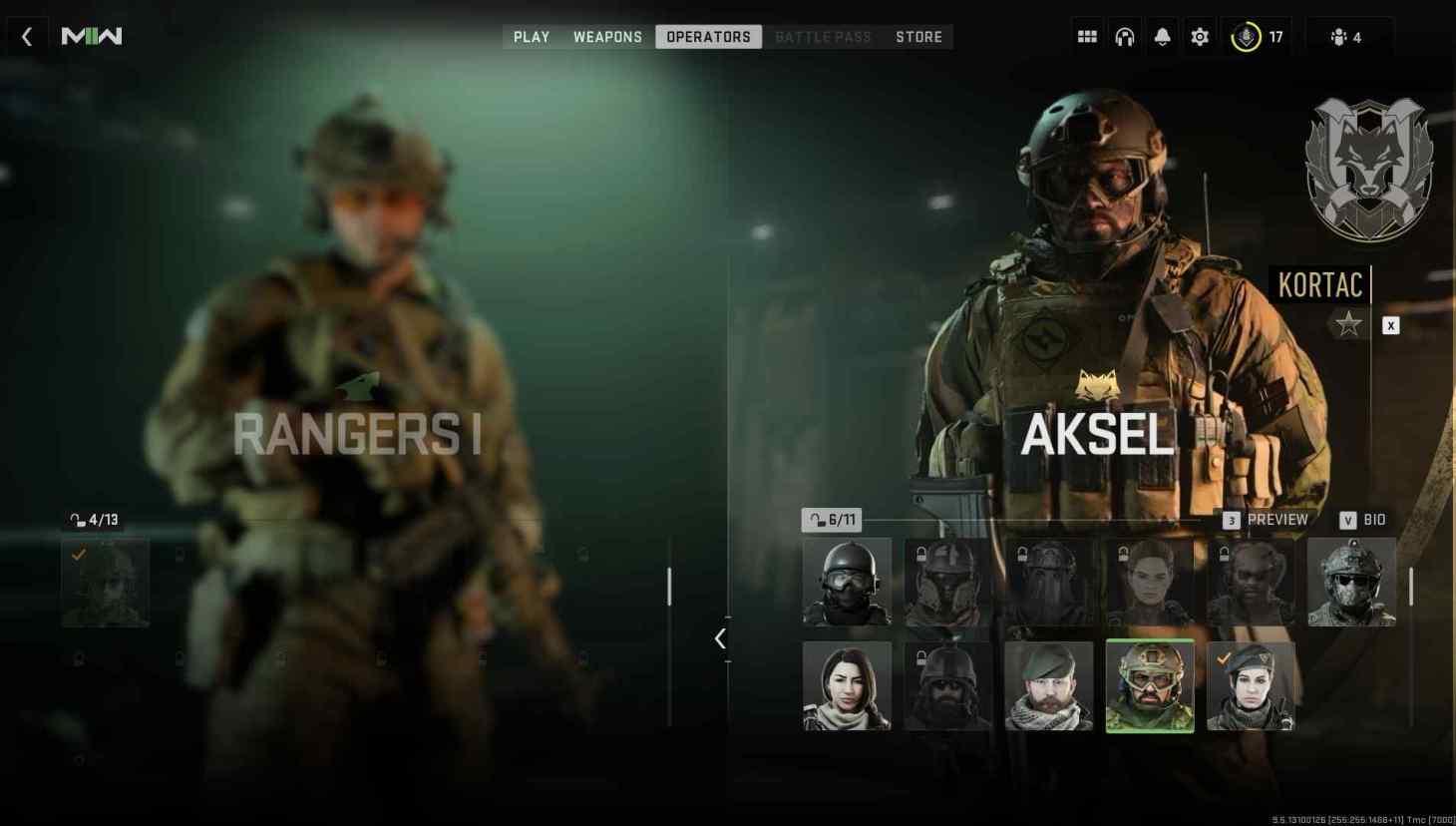This screenshot has height=826, width=1456.
Task: Select the microphone voice chat icon
Action: click(1244, 36)
